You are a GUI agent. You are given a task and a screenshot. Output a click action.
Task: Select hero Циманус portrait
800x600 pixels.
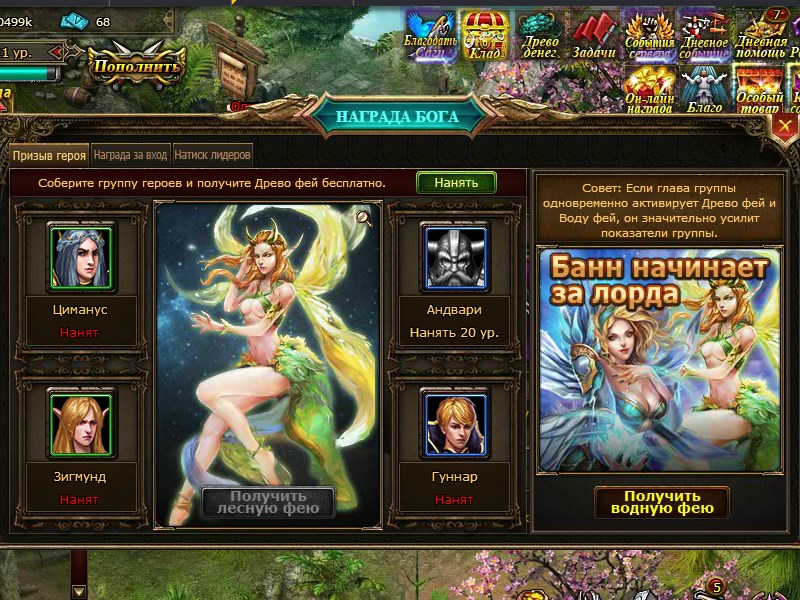[81, 257]
